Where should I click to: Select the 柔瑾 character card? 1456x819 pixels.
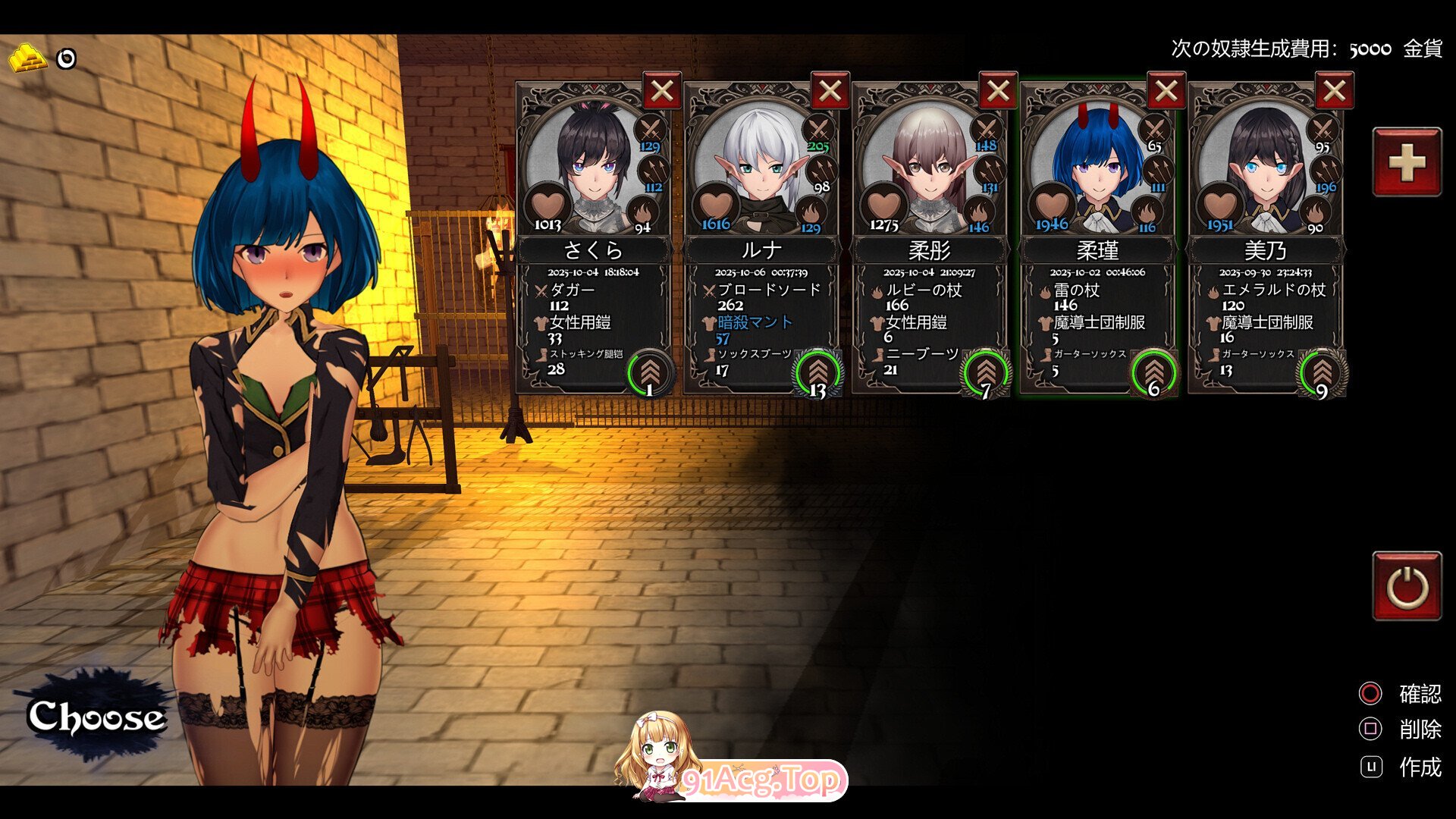tap(1097, 250)
